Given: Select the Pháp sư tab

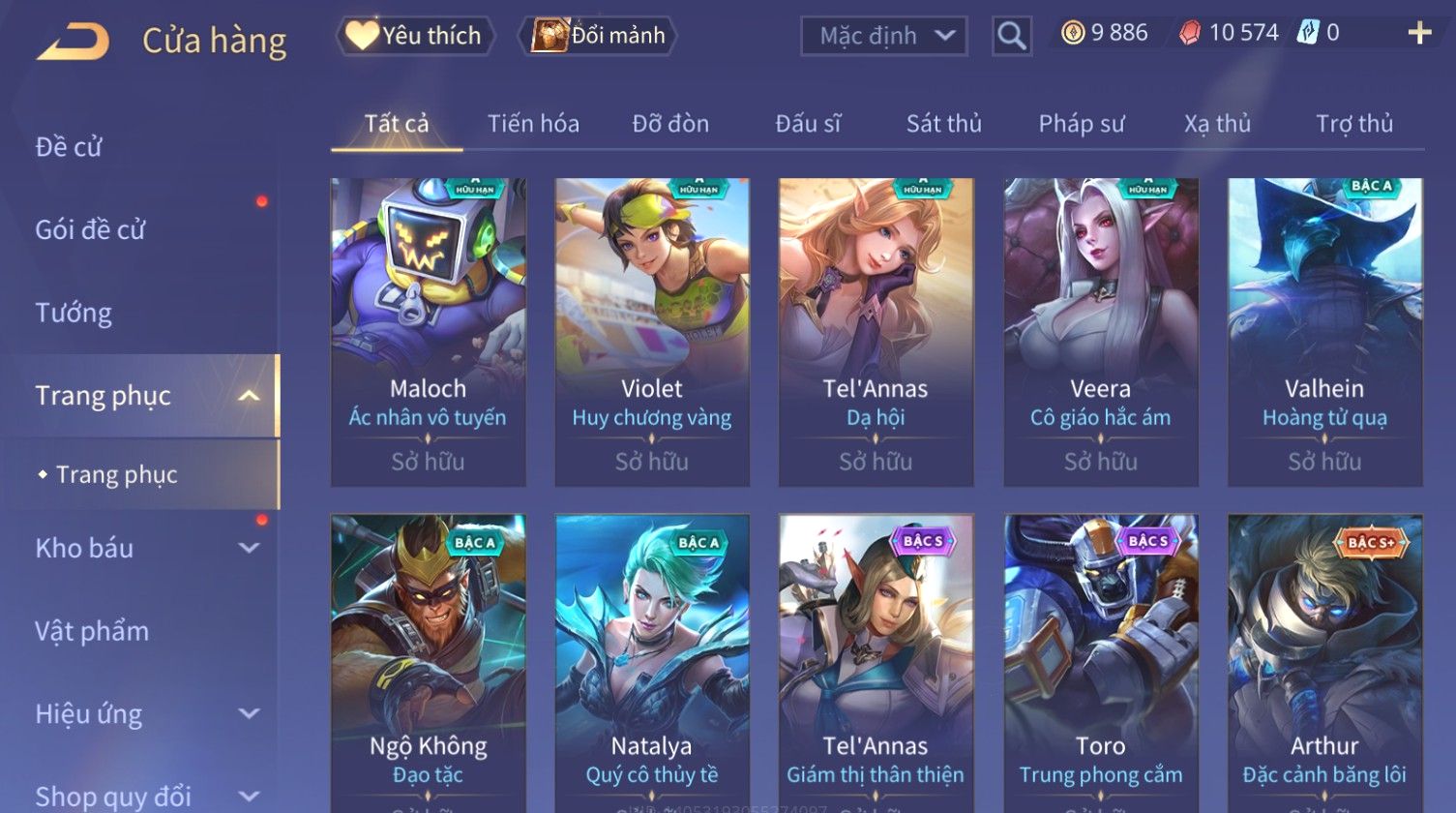Looking at the screenshot, I should [x=1081, y=124].
